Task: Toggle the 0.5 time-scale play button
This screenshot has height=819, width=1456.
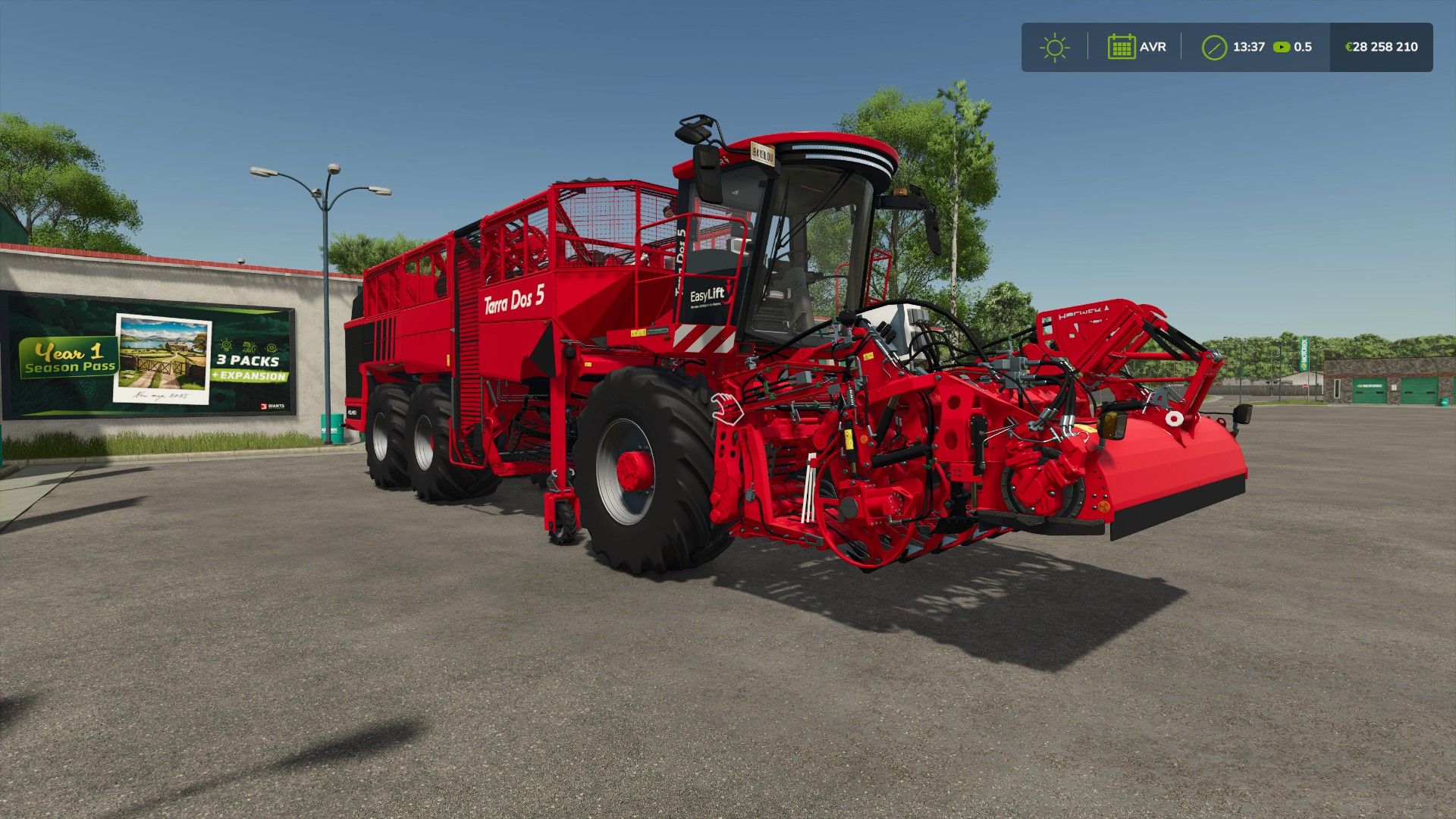Action: click(x=1282, y=47)
